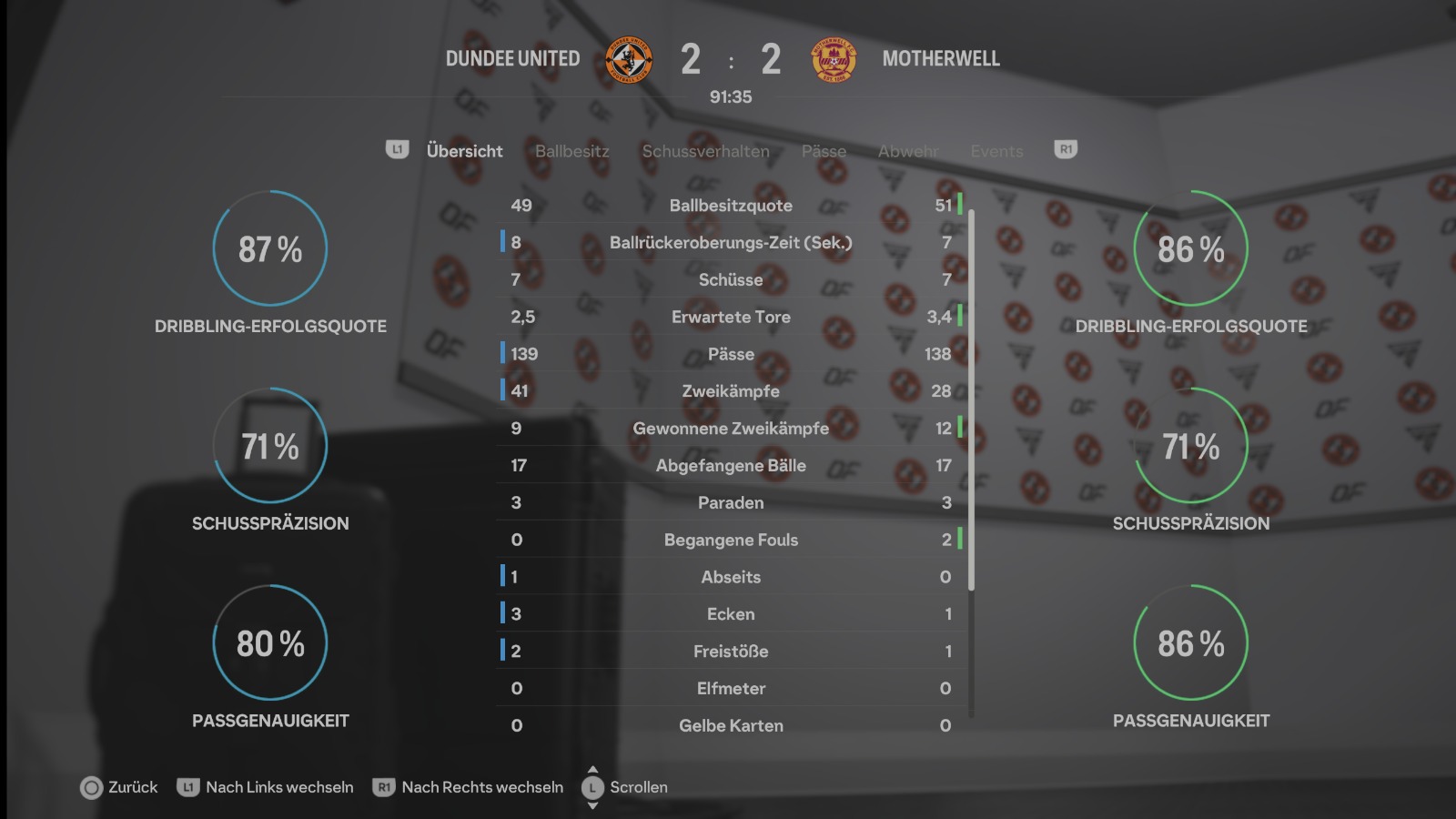The width and height of the screenshot is (1456, 819).
Task: Click the Gelbe Karten row
Action: pos(731,725)
